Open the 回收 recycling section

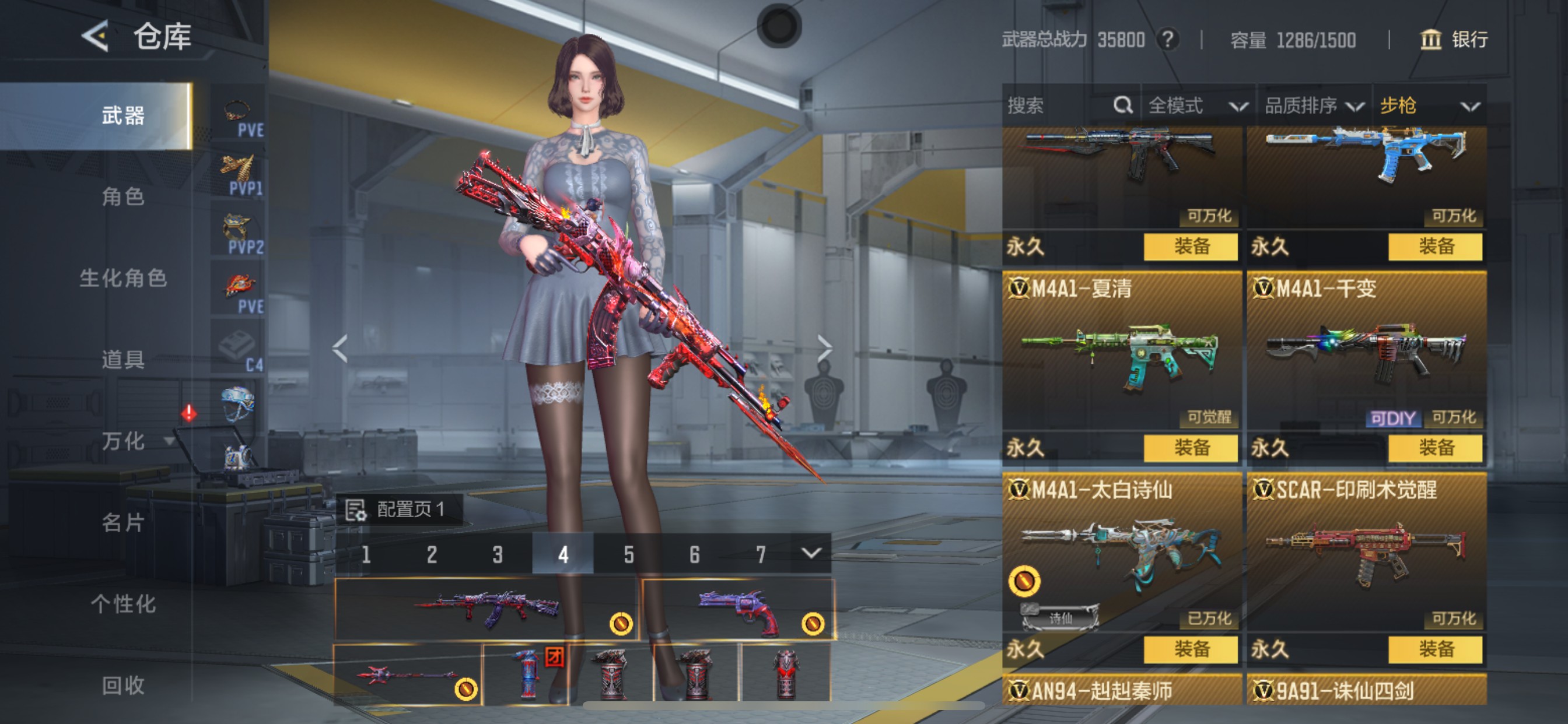(x=123, y=686)
